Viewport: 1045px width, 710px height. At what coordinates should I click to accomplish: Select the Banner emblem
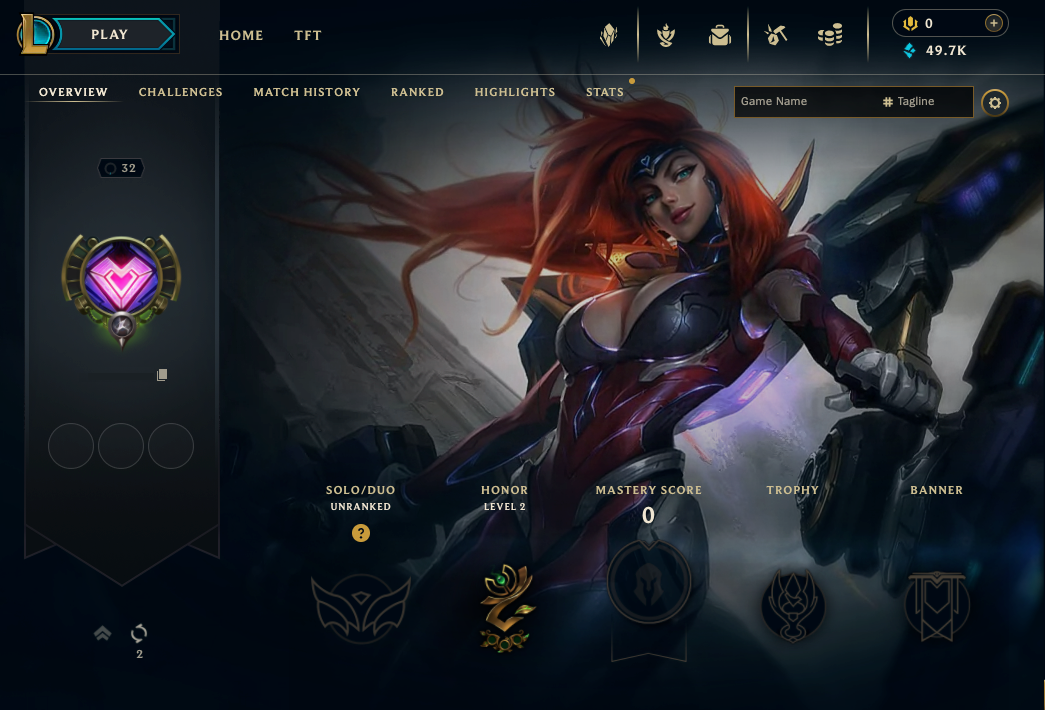936,606
